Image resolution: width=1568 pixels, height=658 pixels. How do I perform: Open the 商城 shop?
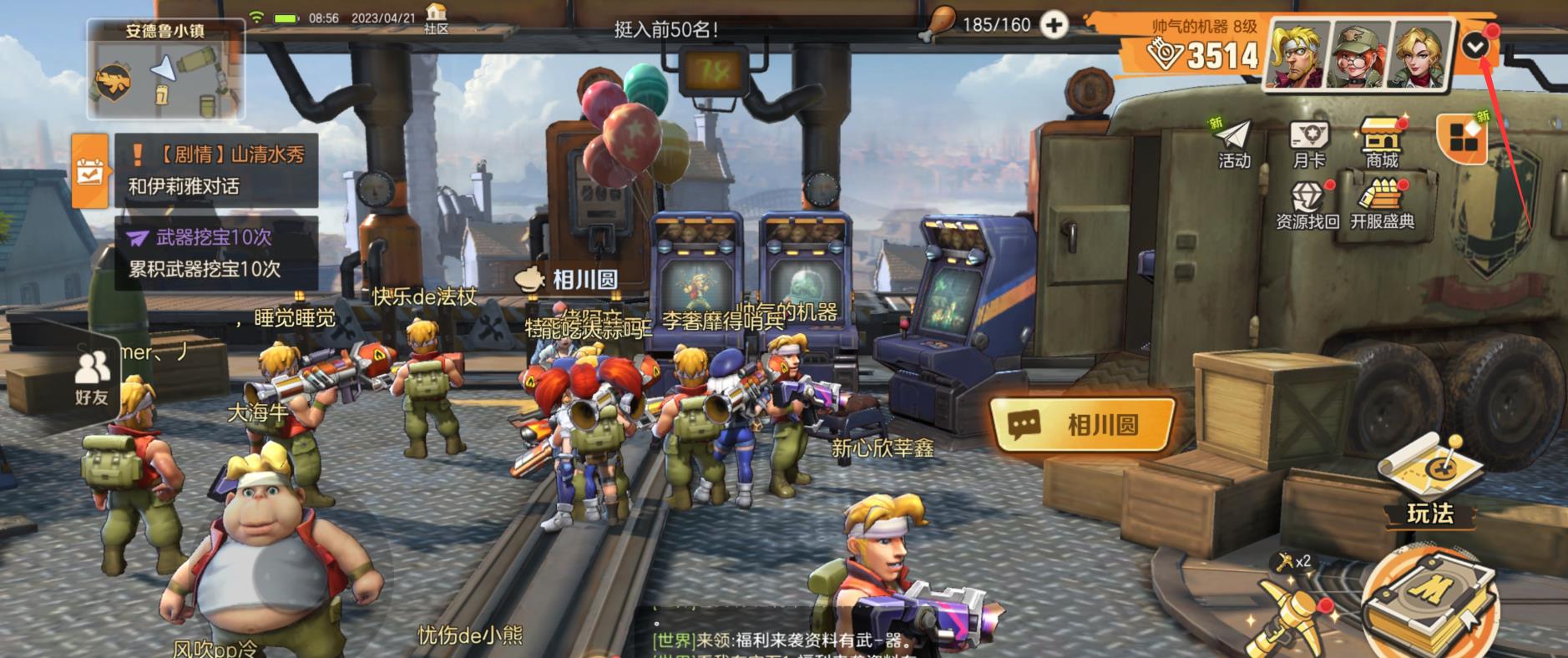click(1382, 144)
